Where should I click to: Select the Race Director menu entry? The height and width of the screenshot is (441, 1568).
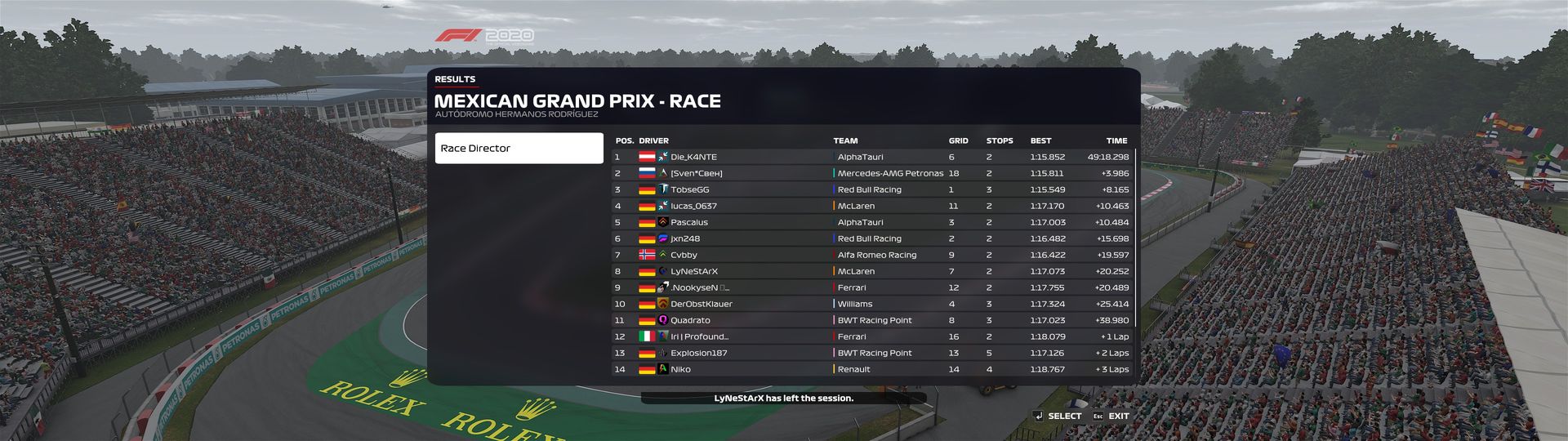519,149
